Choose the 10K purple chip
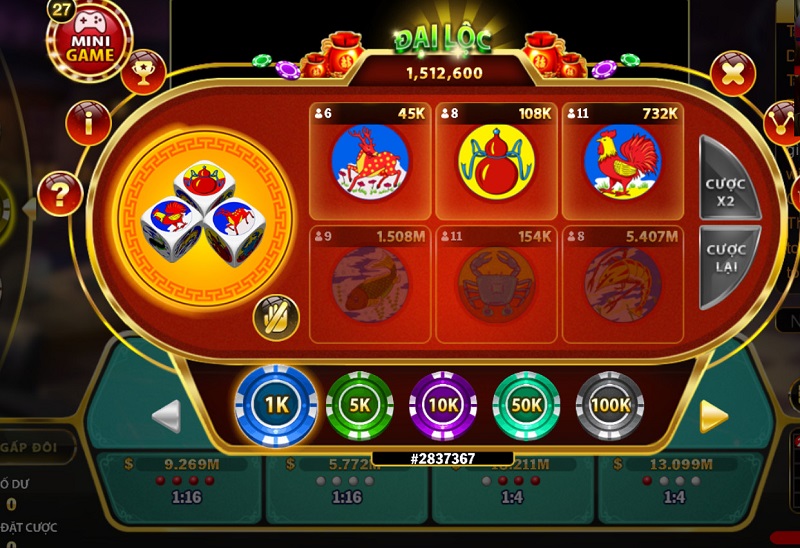800x548 pixels. pos(443,405)
